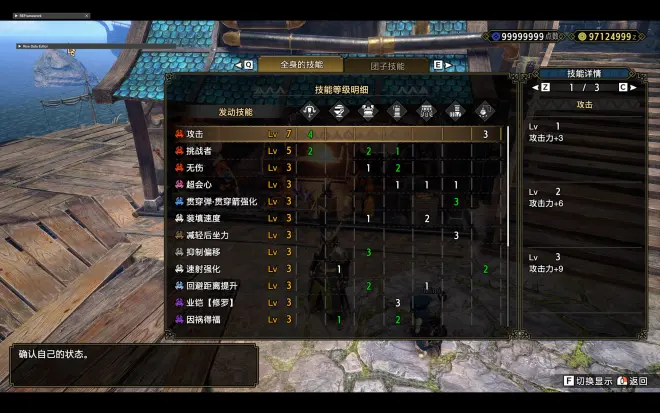Click the helmet column icon in the header
Image resolution: width=660 pixels, height=413 pixels.
pos(339,110)
